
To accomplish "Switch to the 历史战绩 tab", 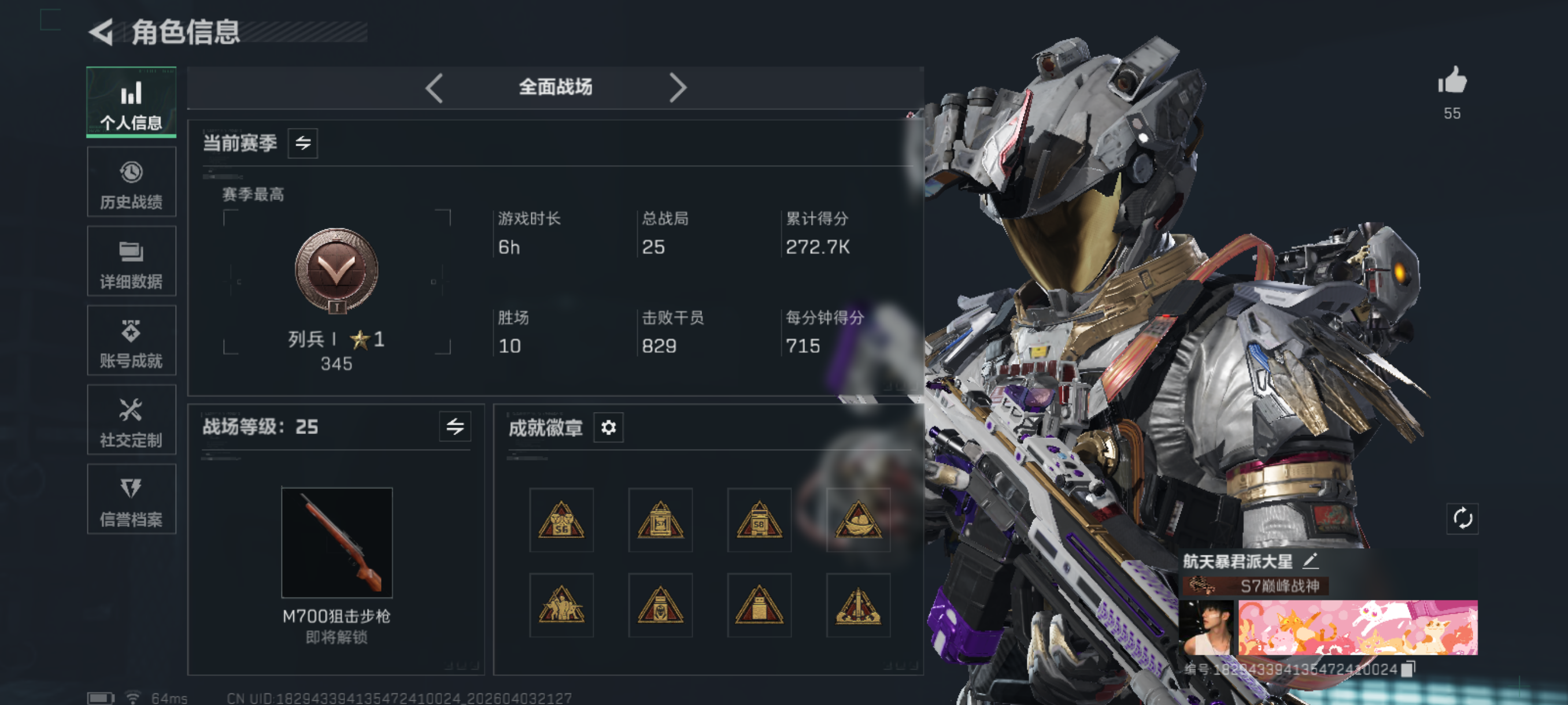I will point(131,183).
